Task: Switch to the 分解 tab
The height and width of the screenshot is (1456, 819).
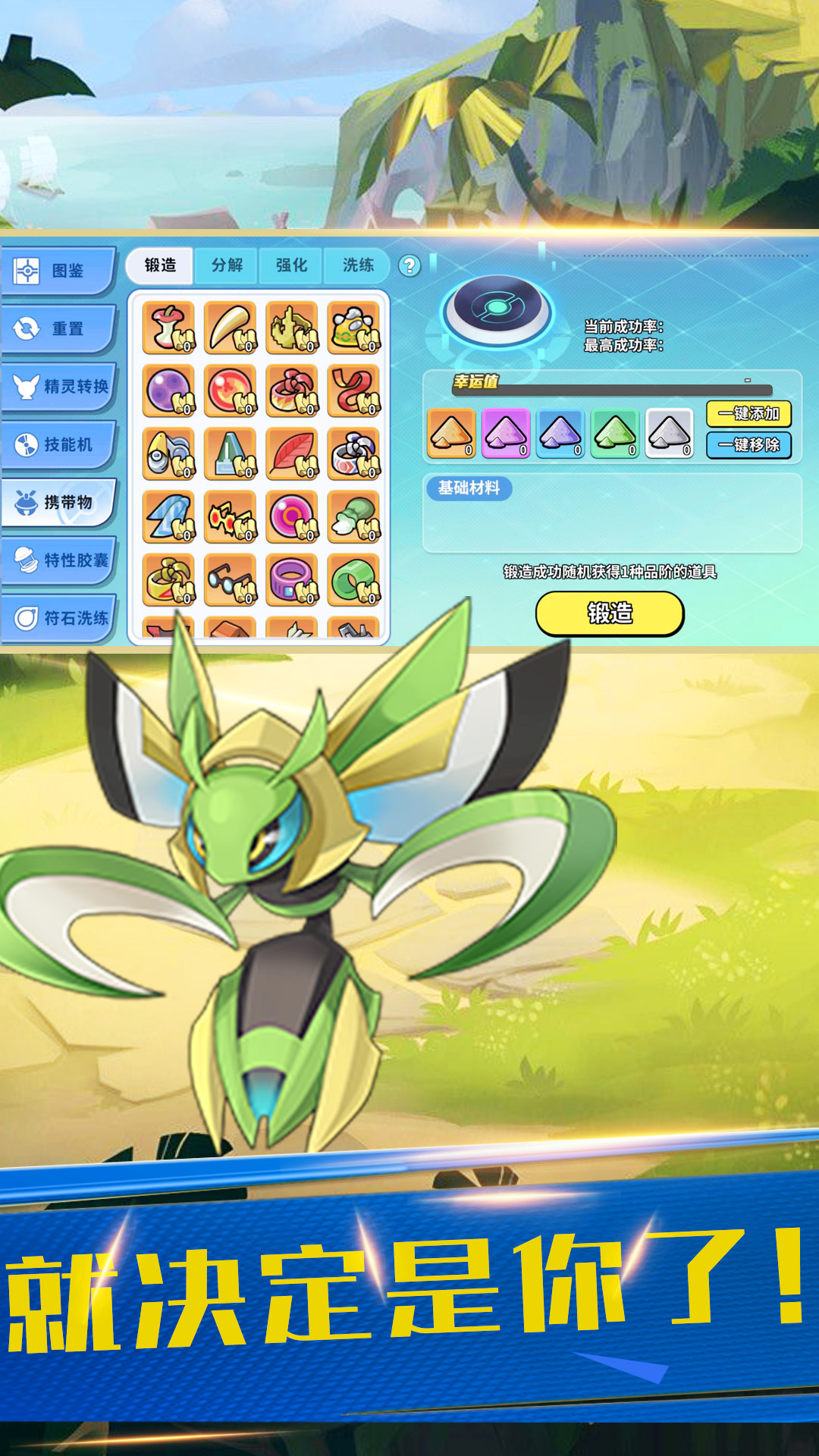Action: coord(227,265)
